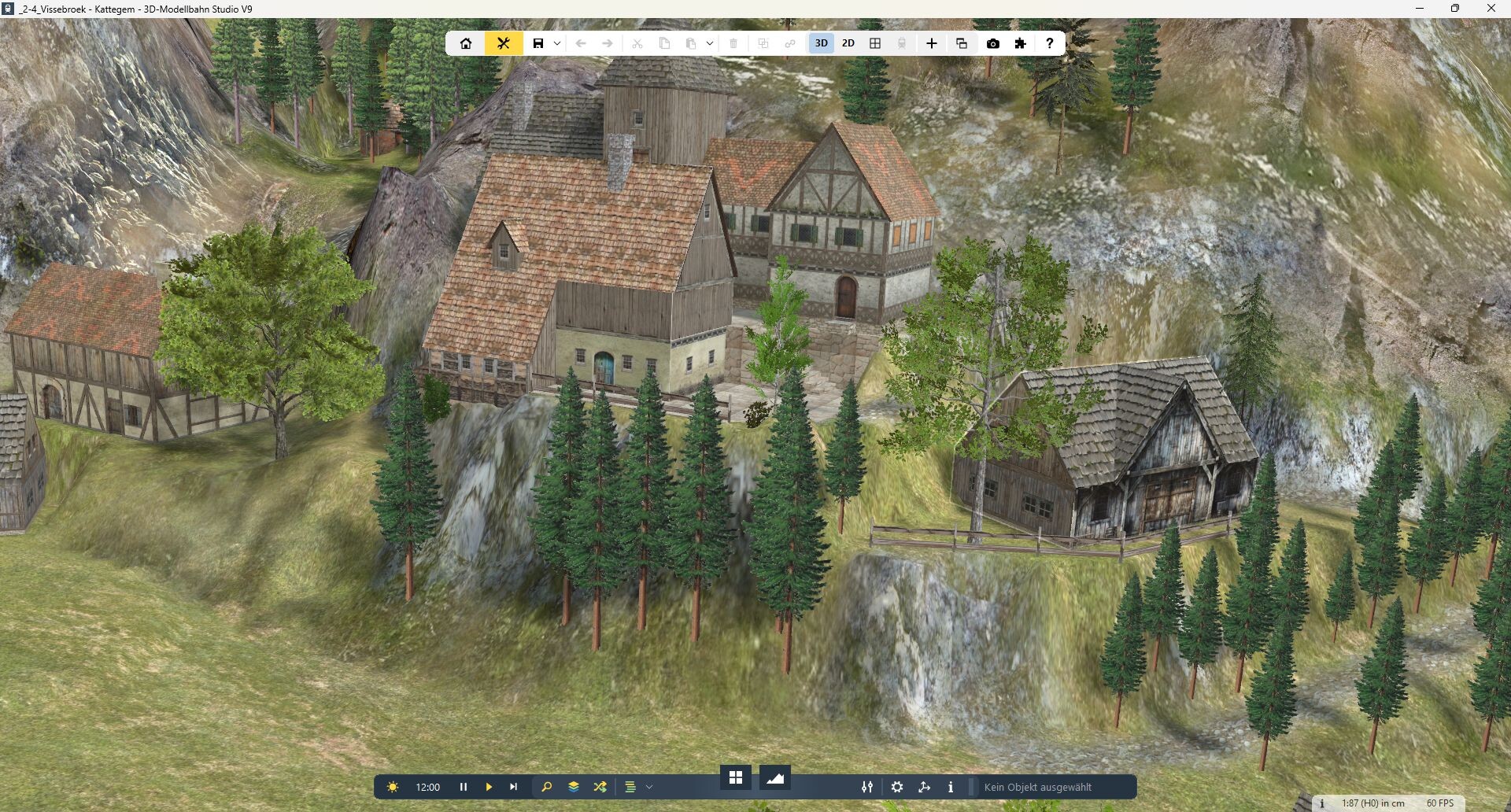Add a new view with the plus icon
The width and height of the screenshot is (1511, 812).
click(x=932, y=43)
